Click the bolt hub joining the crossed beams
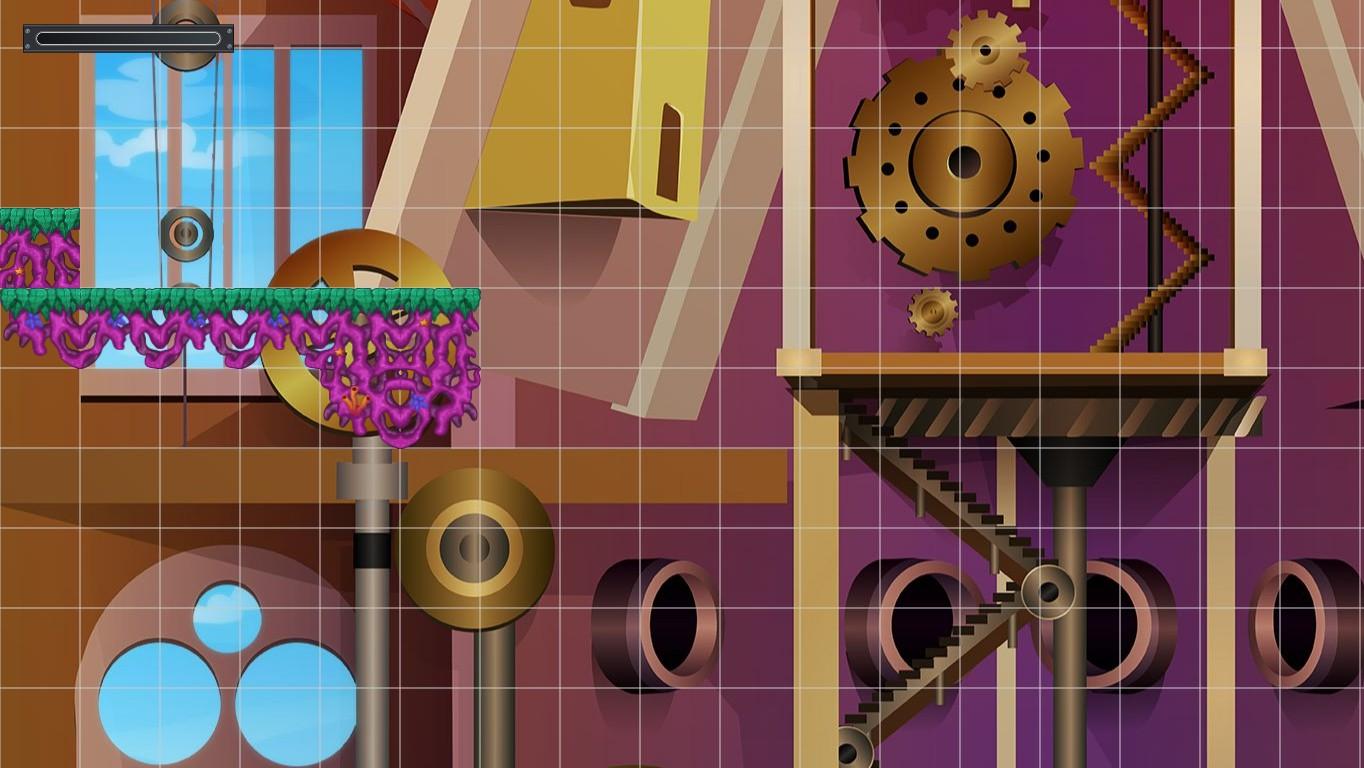 1048,590
